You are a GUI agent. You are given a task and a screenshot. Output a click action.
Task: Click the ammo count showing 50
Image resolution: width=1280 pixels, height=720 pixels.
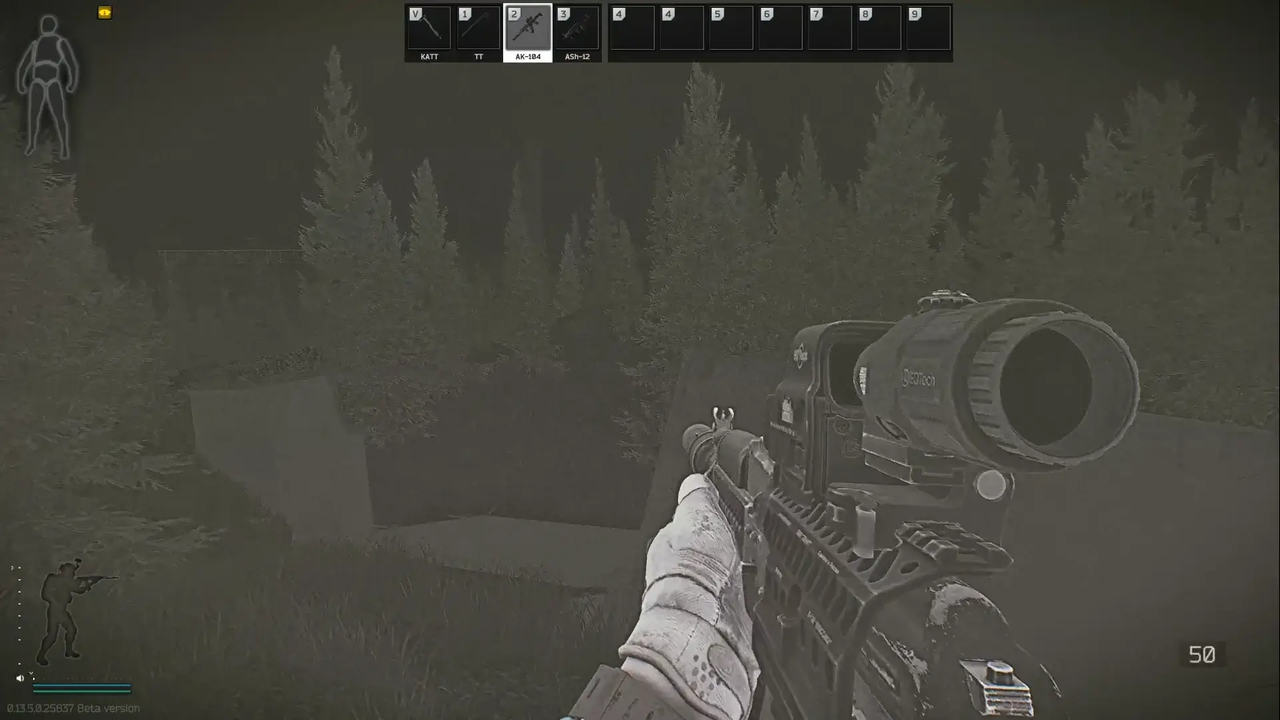pos(1202,655)
